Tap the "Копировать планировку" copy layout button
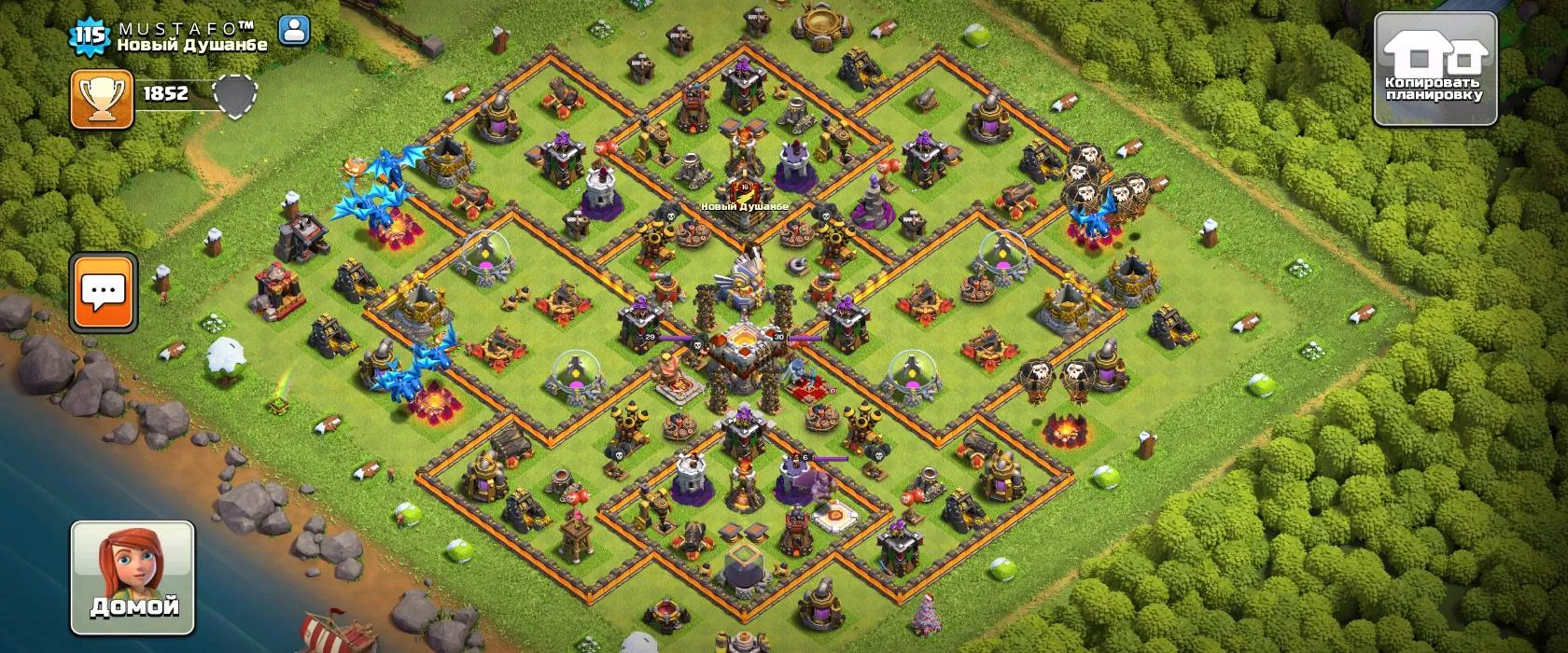 pos(1435,69)
